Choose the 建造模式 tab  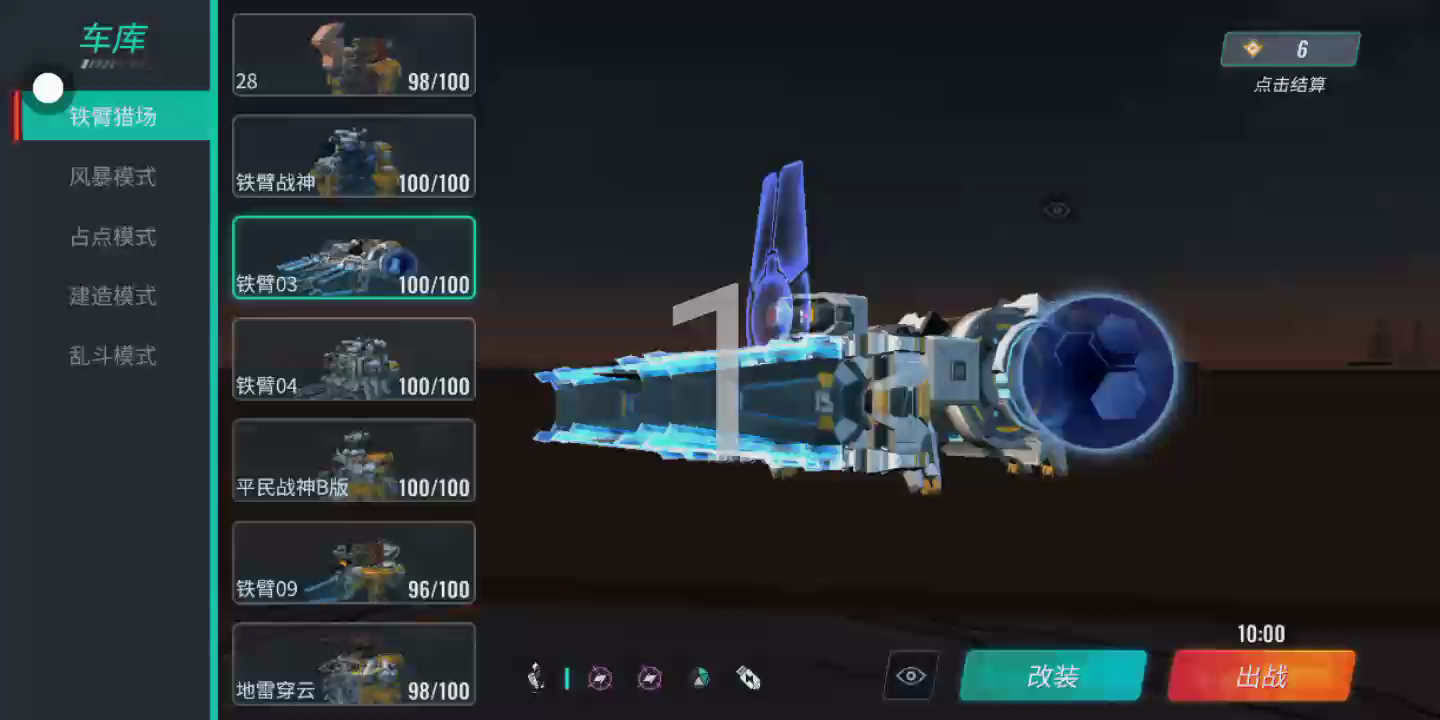tap(113, 296)
